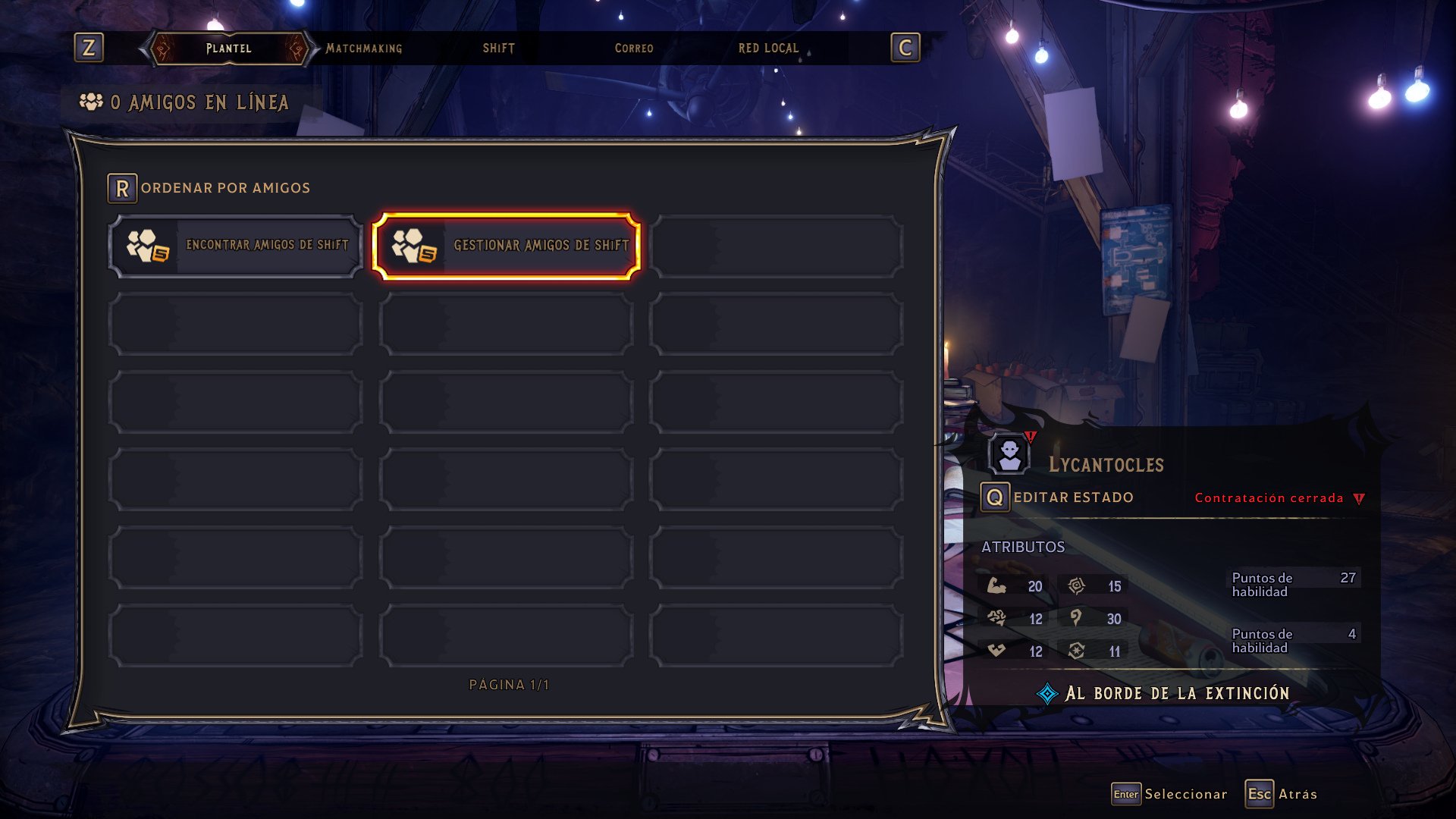Confirm with the Seleccionar button
Screen dimensions: 1456x819
1169,794
